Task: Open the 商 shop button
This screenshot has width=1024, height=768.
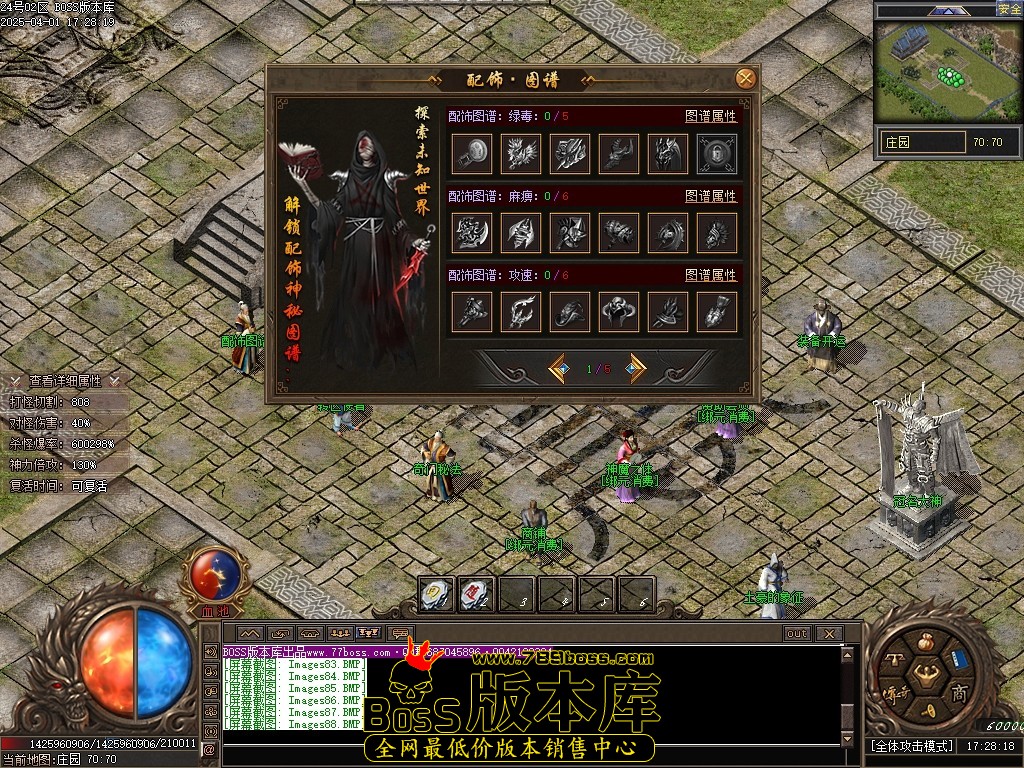Action: [x=958, y=693]
